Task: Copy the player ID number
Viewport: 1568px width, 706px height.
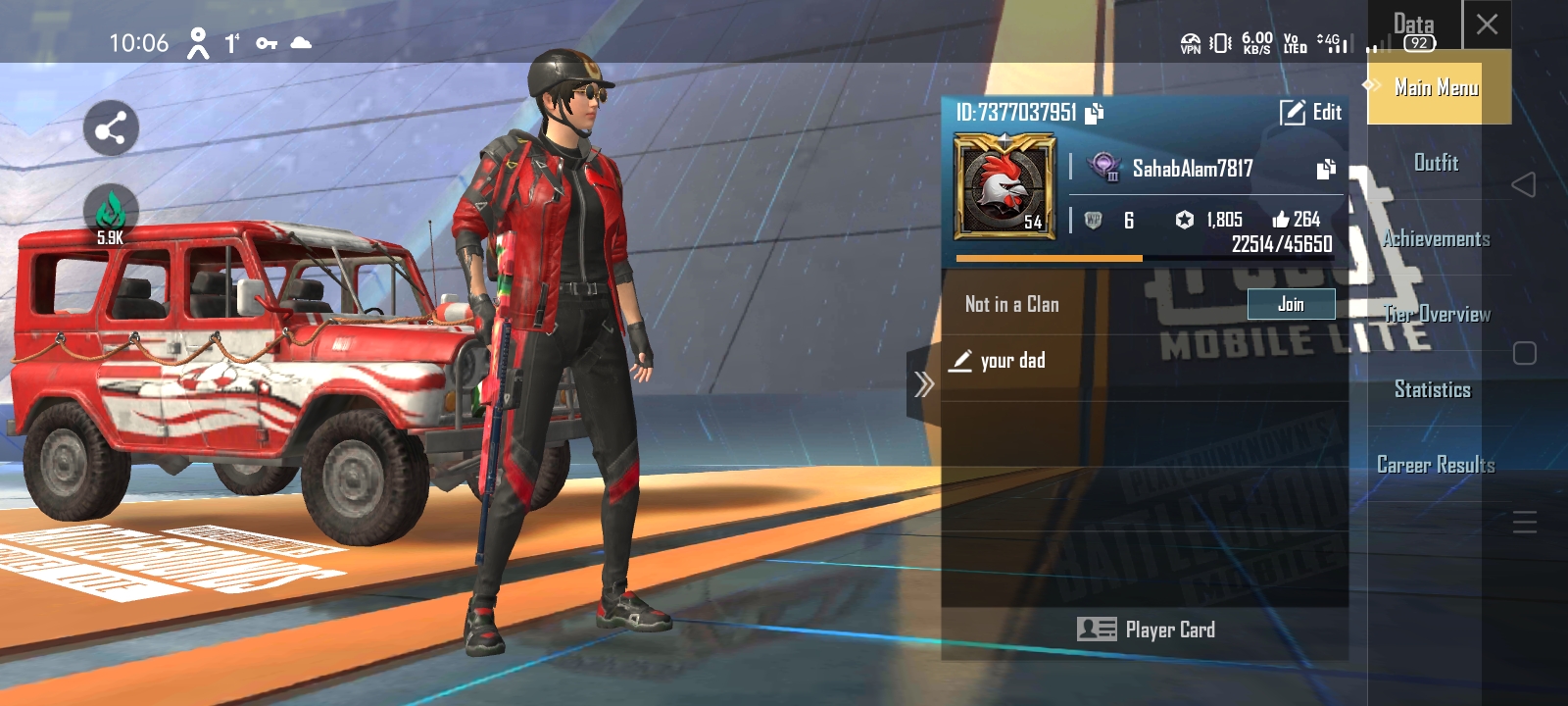Action: pyautogui.click(x=1095, y=114)
